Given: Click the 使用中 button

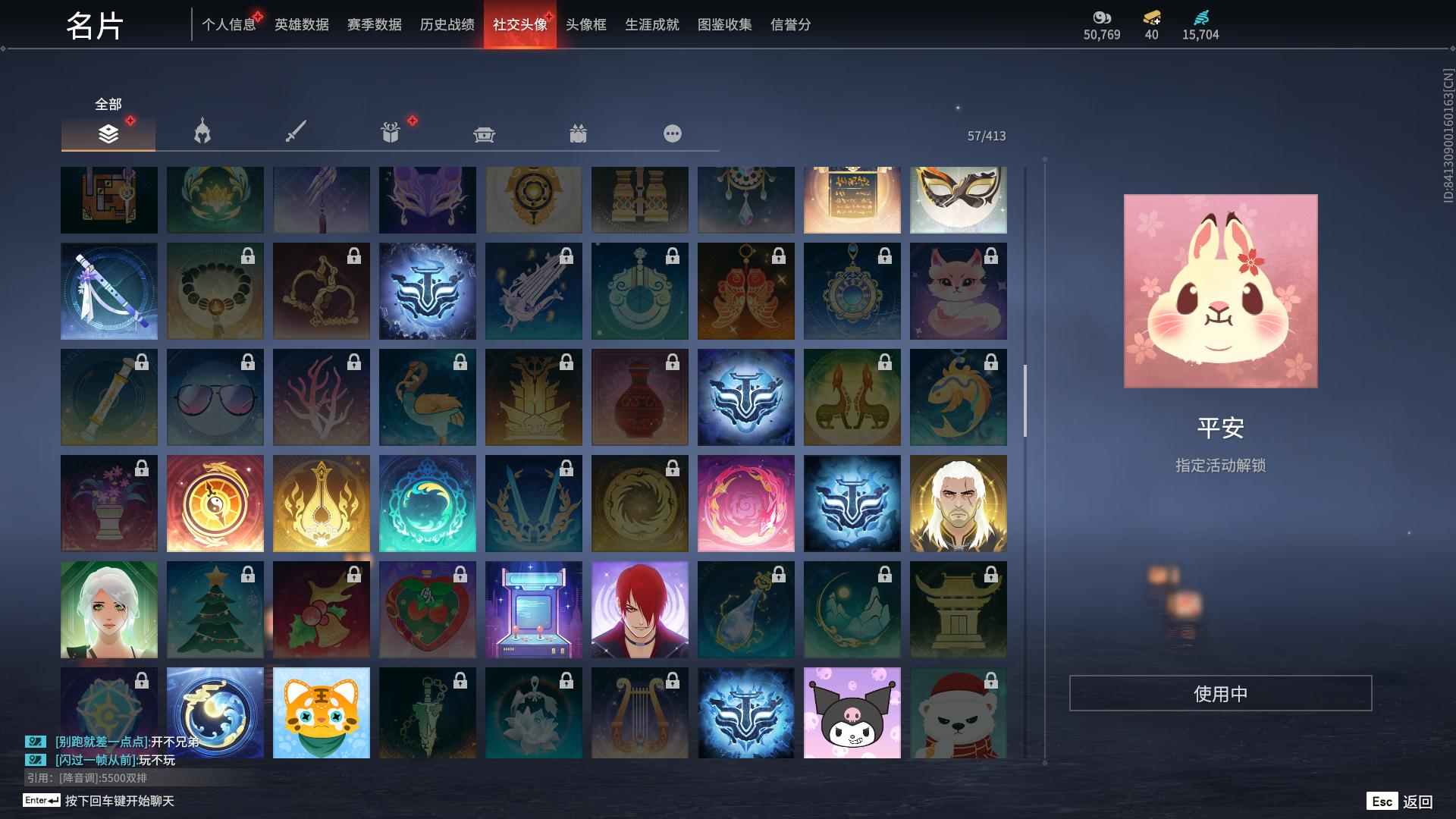Looking at the screenshot, I should click(1220, 692).
